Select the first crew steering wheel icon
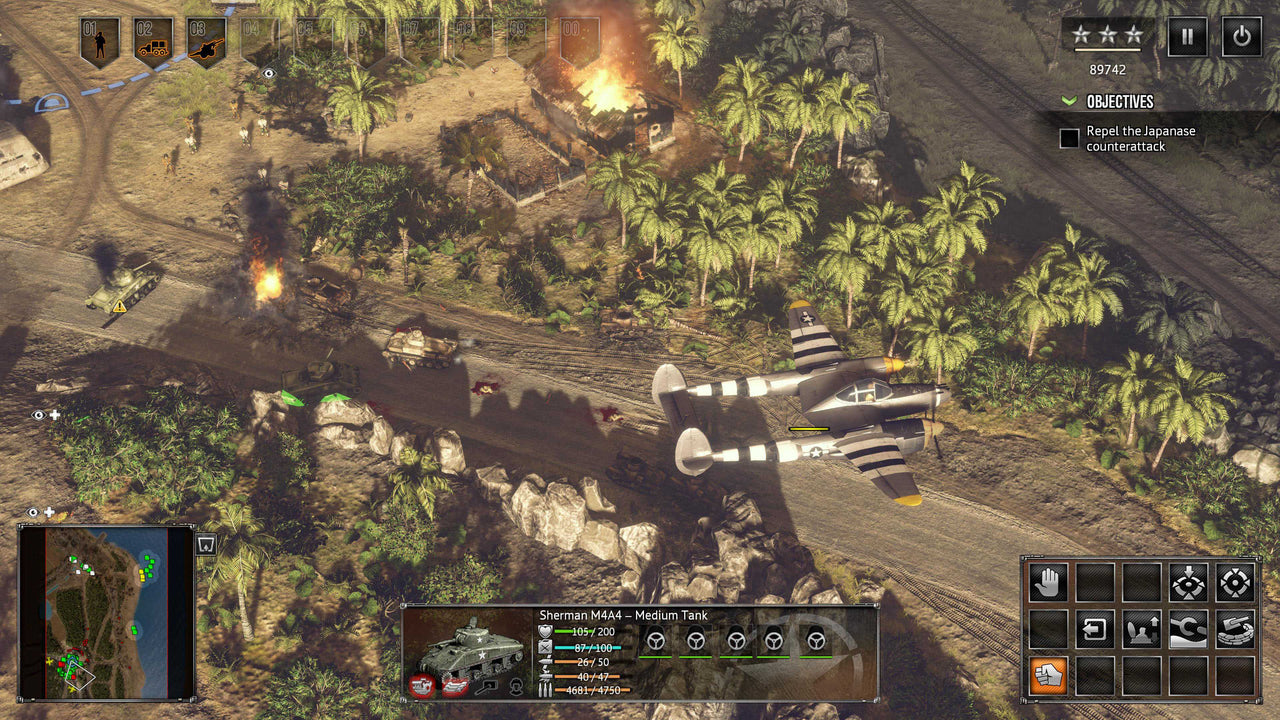Image resolution: width=1280 pixels, height=720 pixels. pos(655,641)
